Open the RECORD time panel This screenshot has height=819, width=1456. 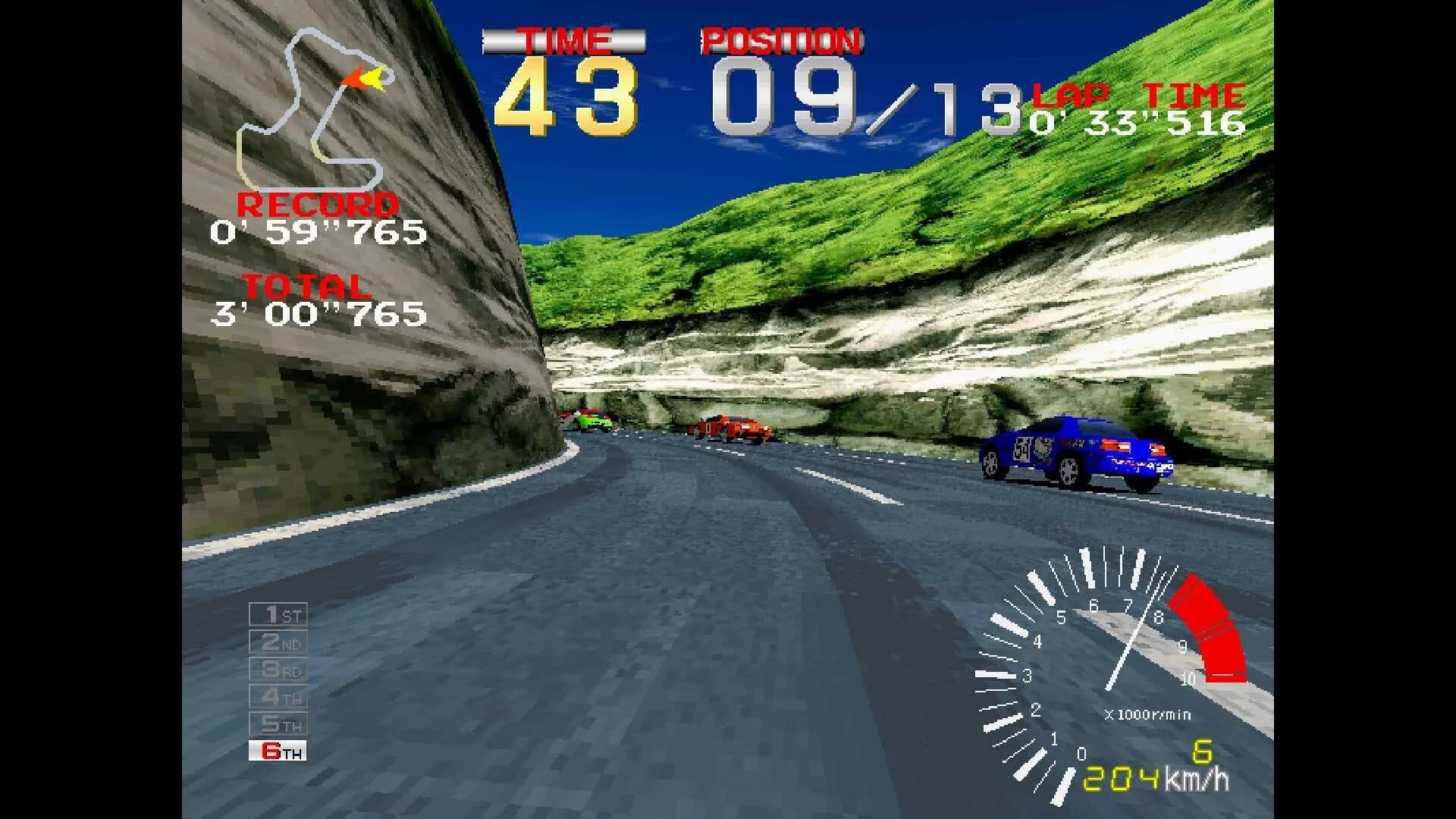(318, 205)
